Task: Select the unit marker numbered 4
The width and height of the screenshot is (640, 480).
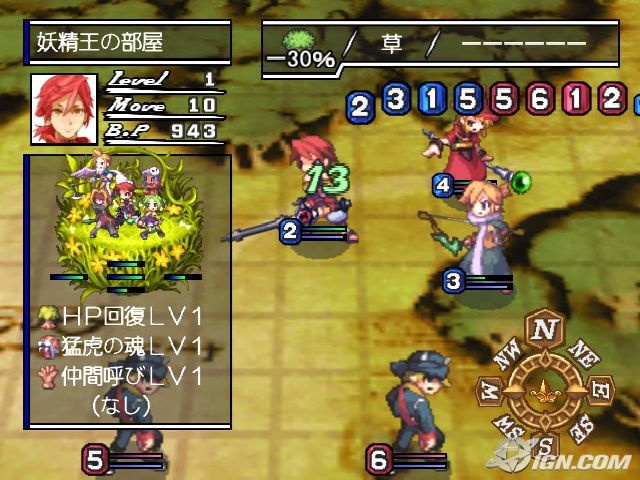Action: point(444,185)
